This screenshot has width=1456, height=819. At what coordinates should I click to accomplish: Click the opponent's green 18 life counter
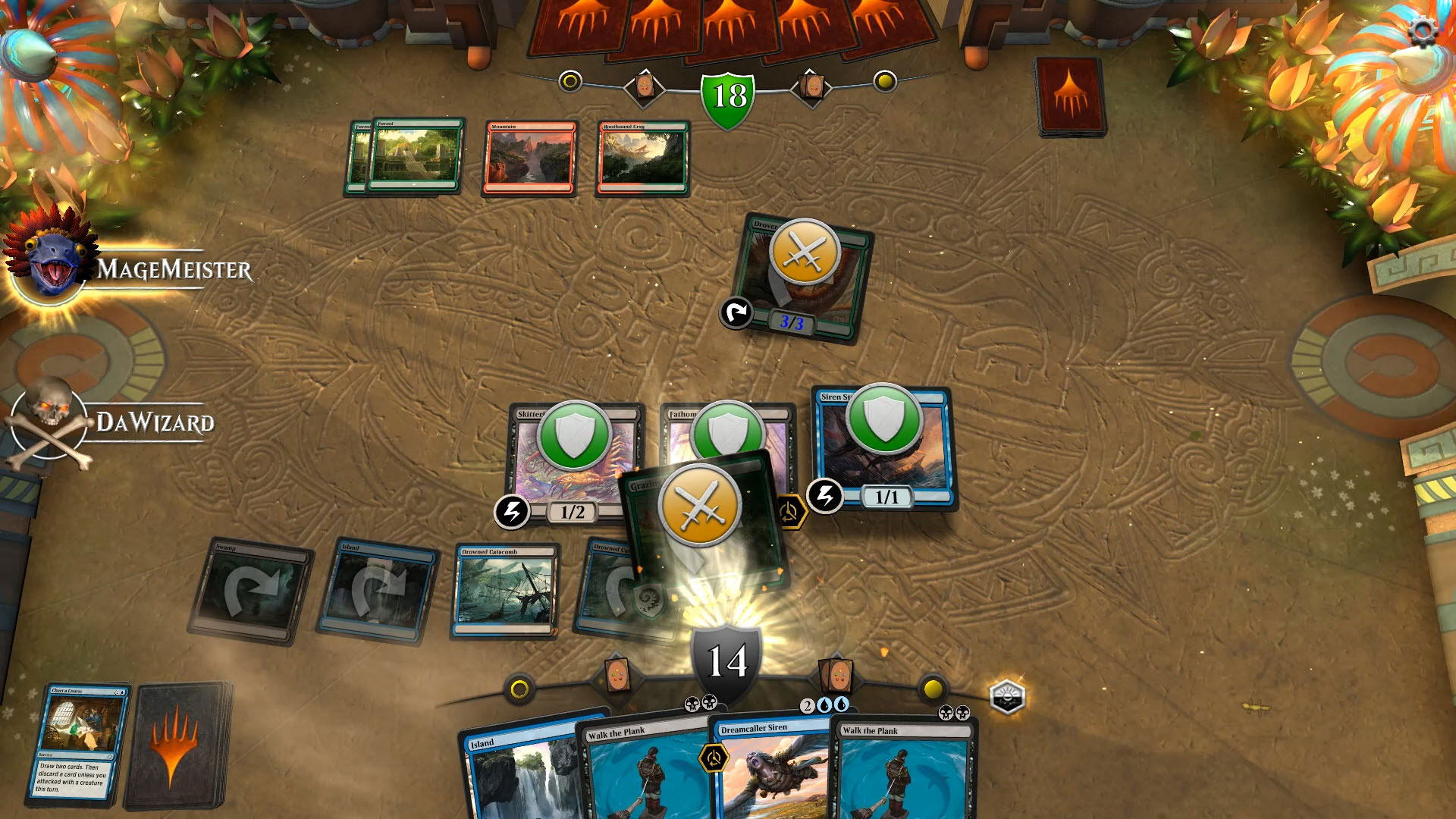730,95
